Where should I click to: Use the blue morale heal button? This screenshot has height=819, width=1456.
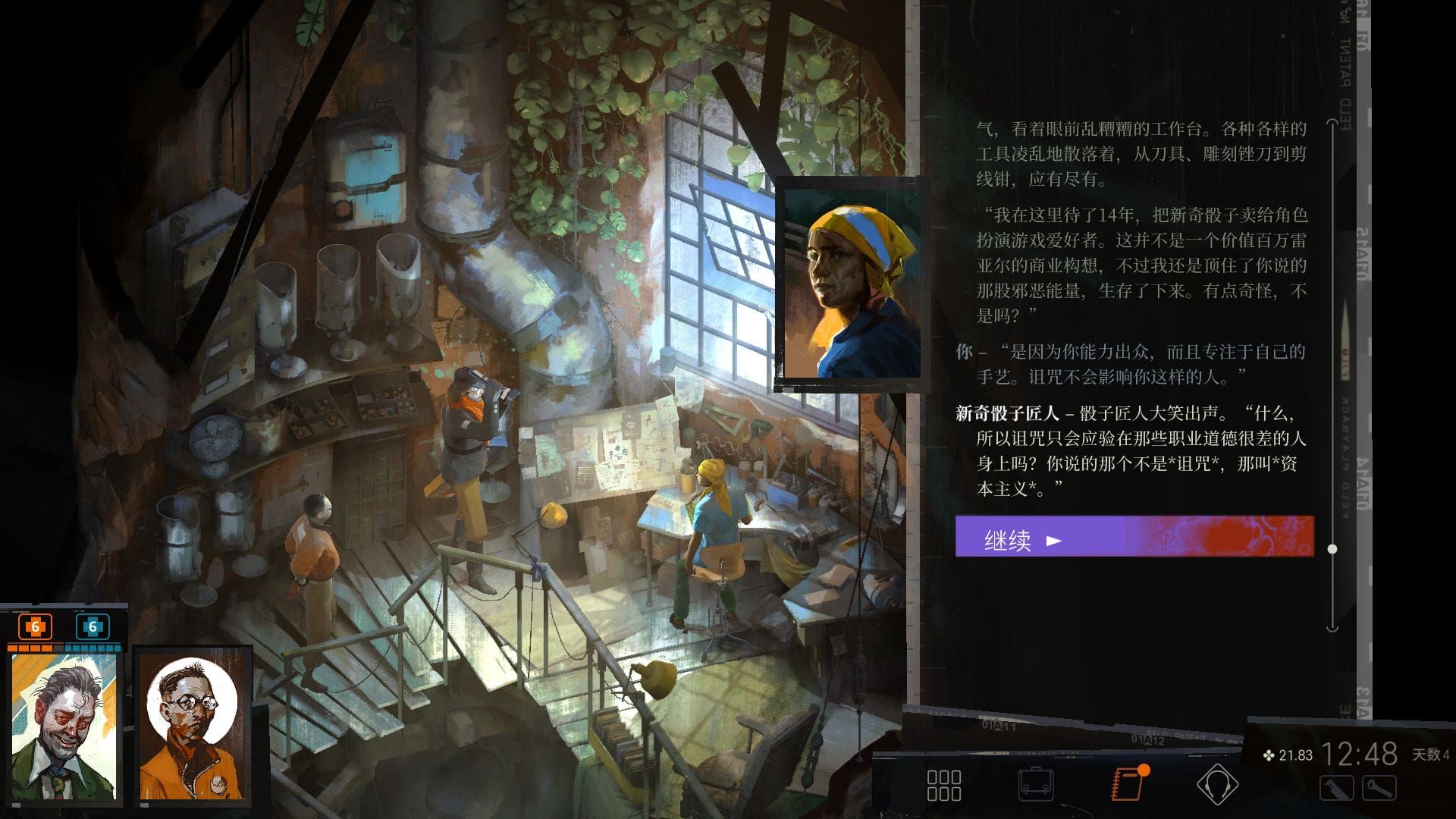coord(93,627)
